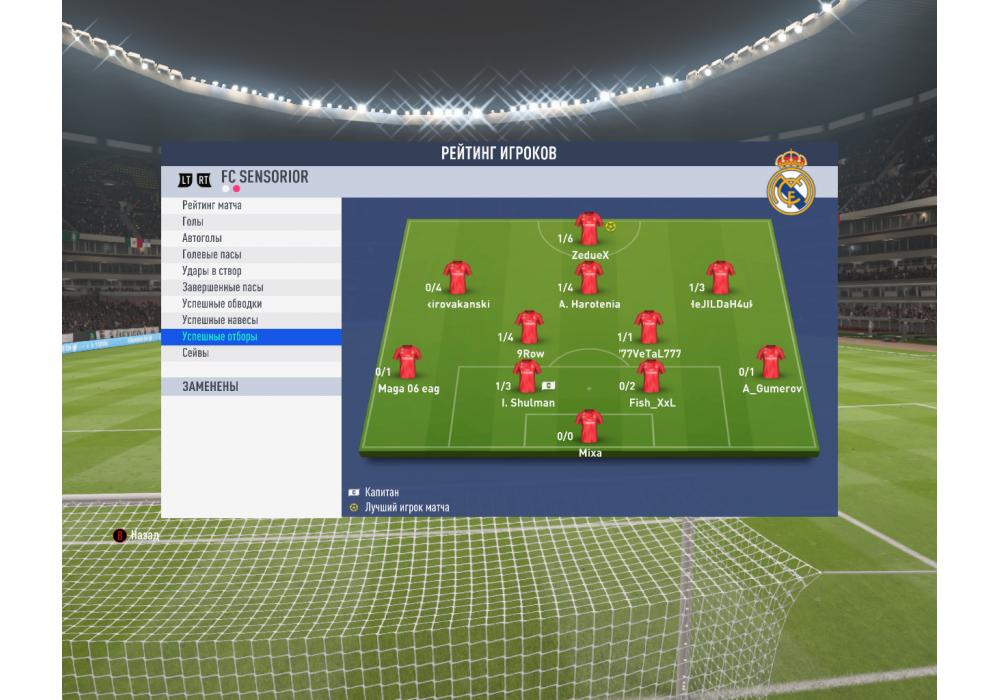1000x700 pixels.
Task: Show the Сейвы stat category
Action: [x=195, y=353]
